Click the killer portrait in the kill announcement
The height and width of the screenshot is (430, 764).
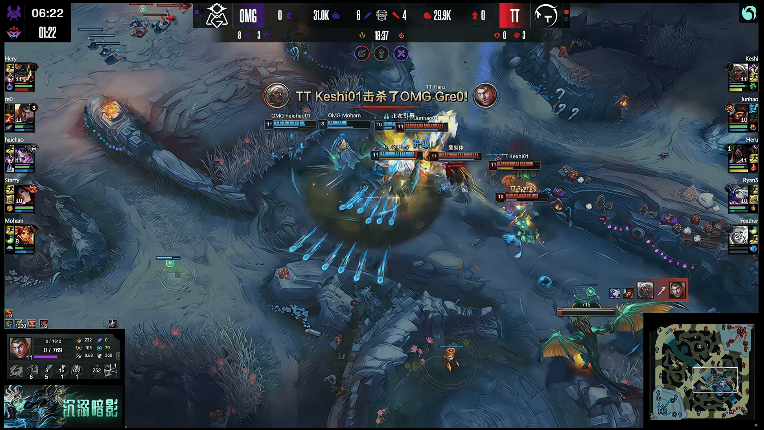(276, 95)
